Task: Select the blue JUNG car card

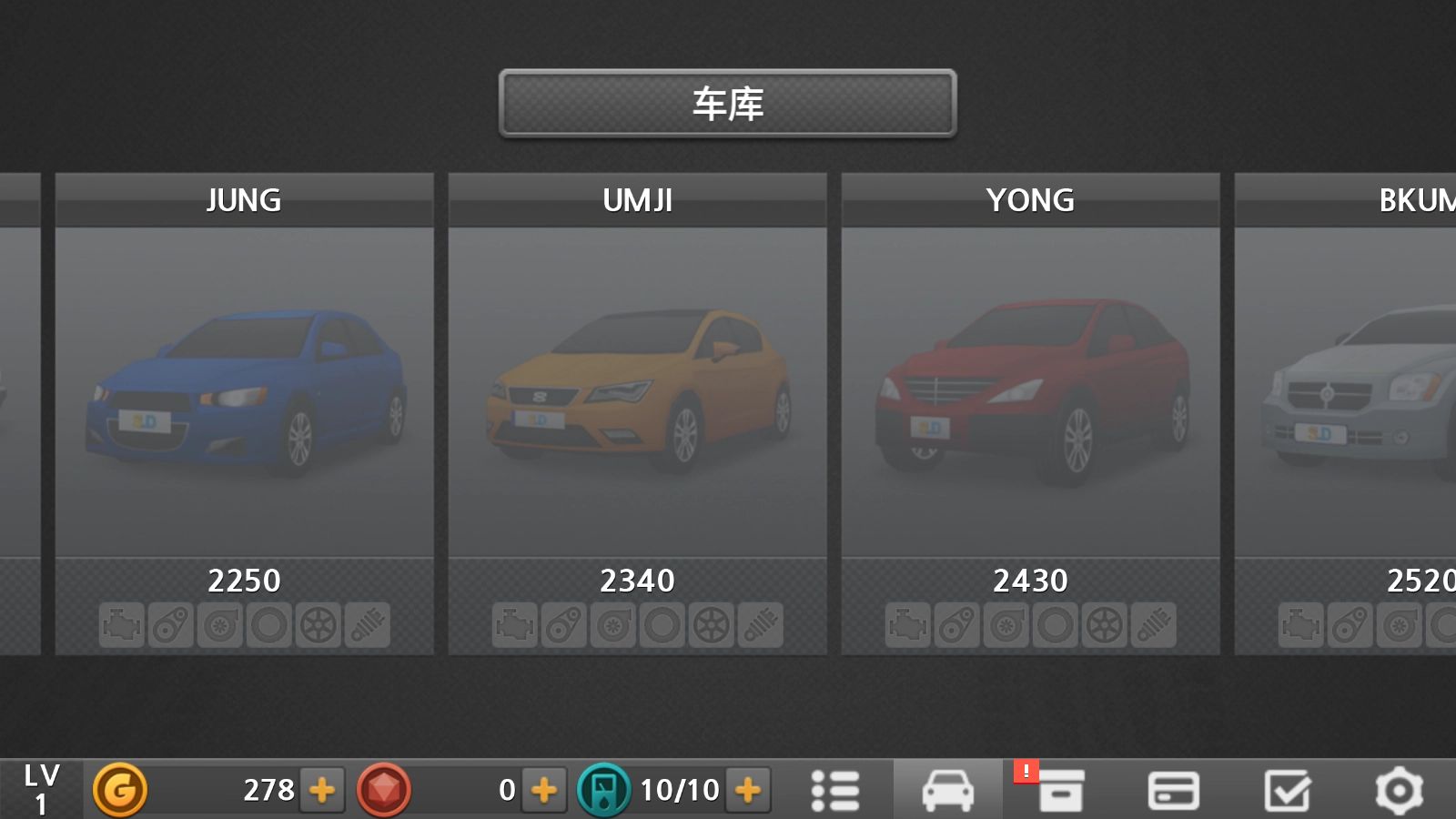Action: [x=244, y=391]
